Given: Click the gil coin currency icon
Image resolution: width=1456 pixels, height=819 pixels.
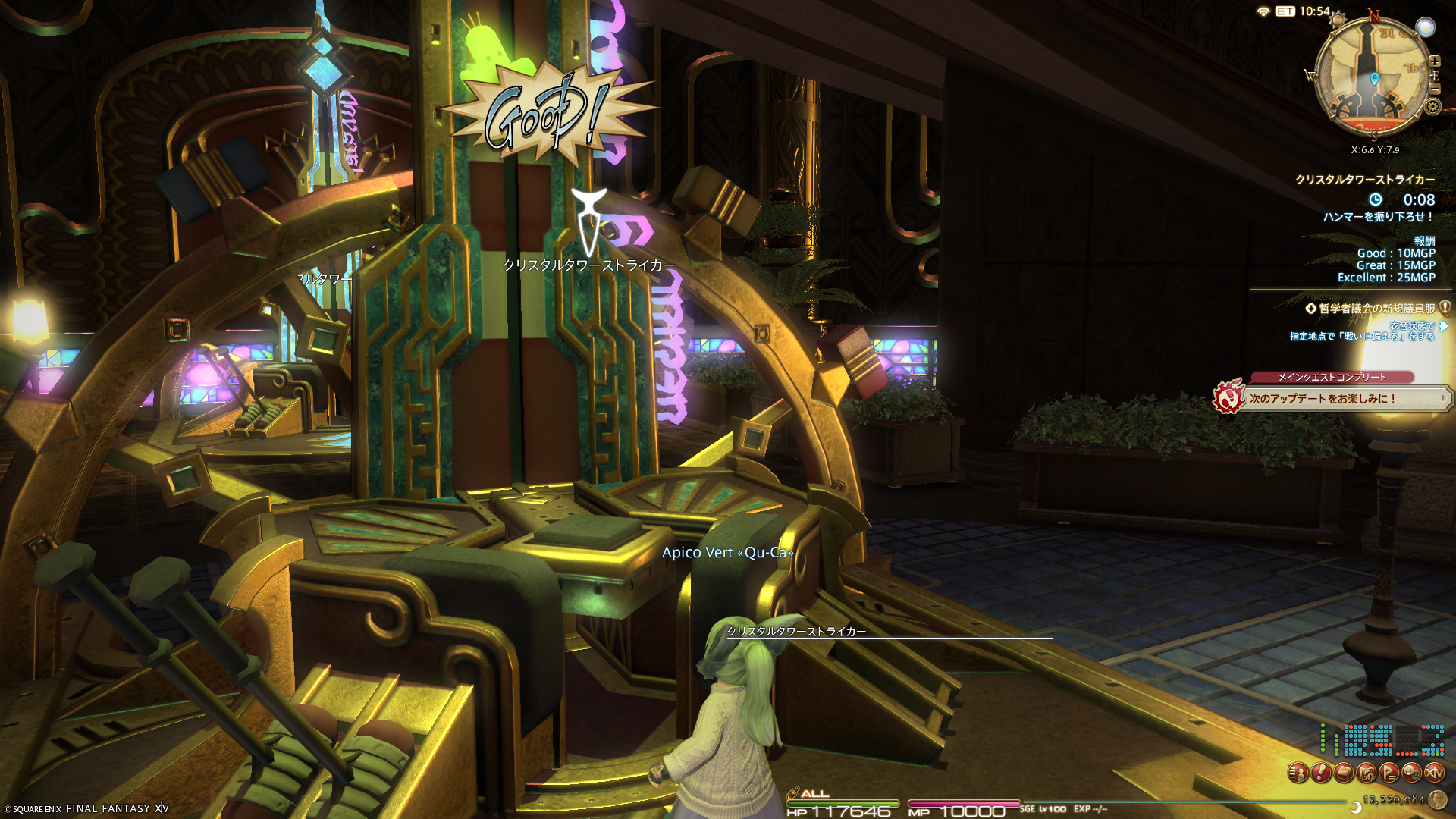Looking at the screenshot, I should [x=1437, y=799].
